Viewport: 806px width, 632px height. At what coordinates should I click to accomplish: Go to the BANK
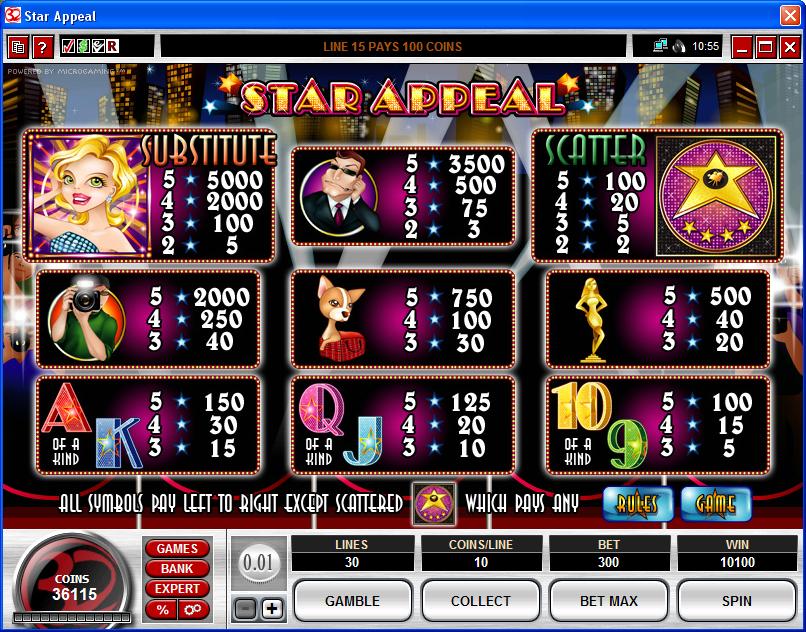(x=177, y=569)
